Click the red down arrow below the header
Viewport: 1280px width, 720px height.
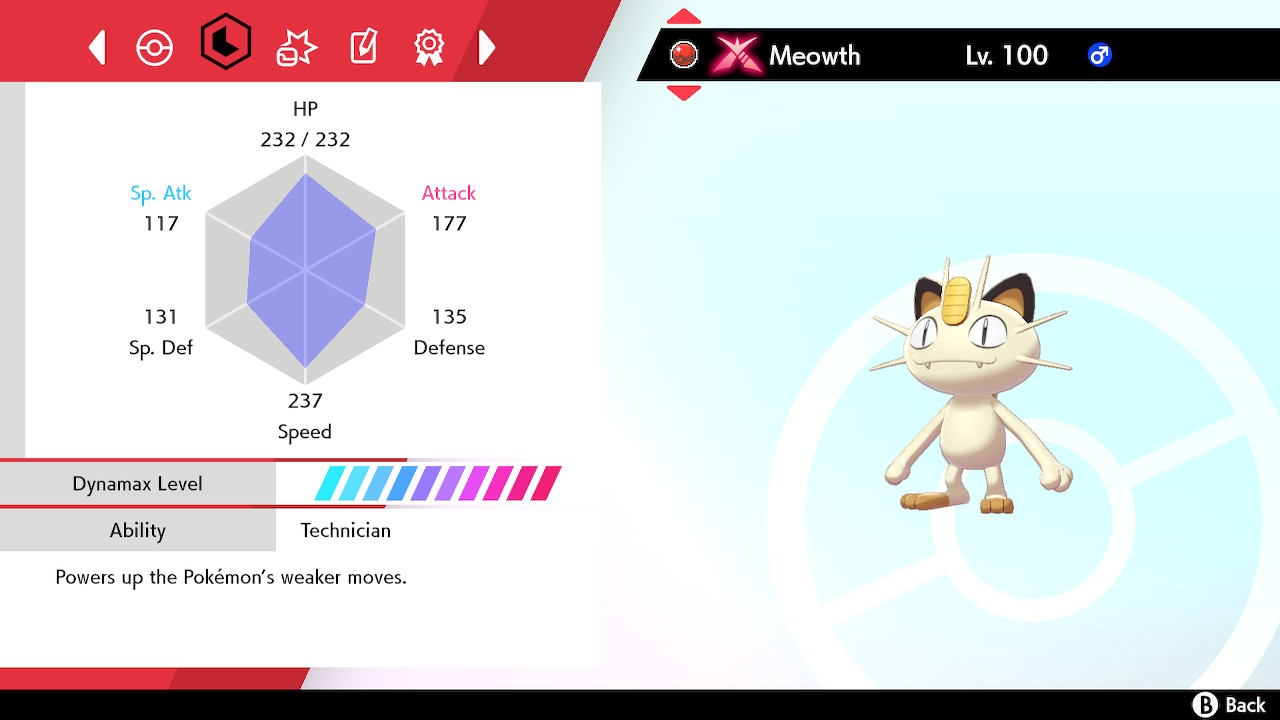tap(683, 94)
